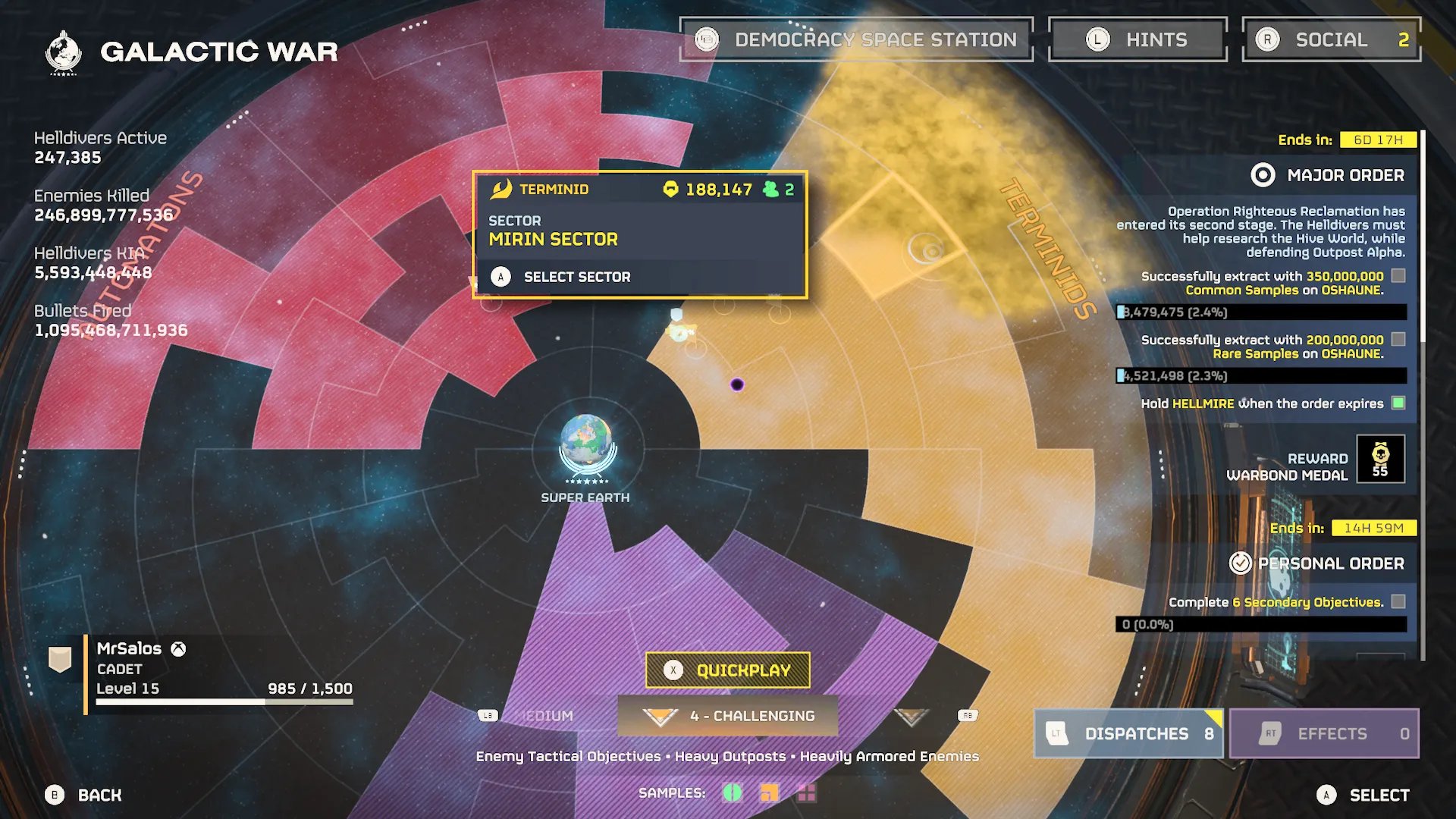1456x819 pixels.
Task: Start a Quickplay mission
Action: (728, 670)
